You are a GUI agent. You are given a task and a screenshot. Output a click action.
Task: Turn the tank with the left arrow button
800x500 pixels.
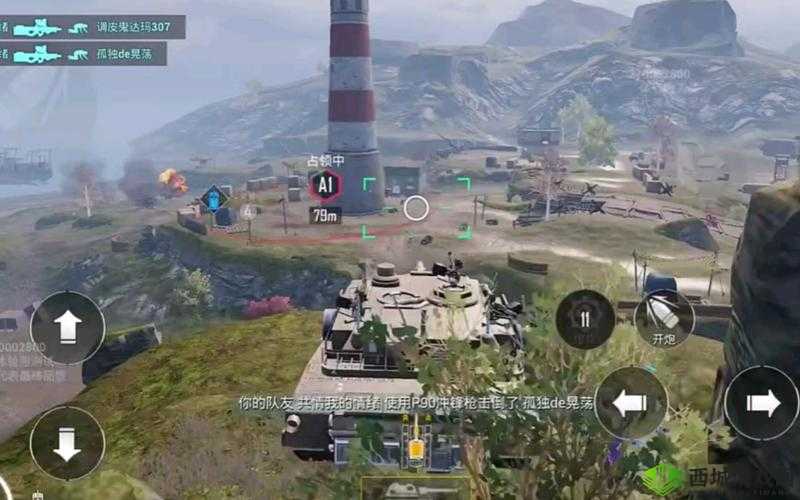(630, 403)
